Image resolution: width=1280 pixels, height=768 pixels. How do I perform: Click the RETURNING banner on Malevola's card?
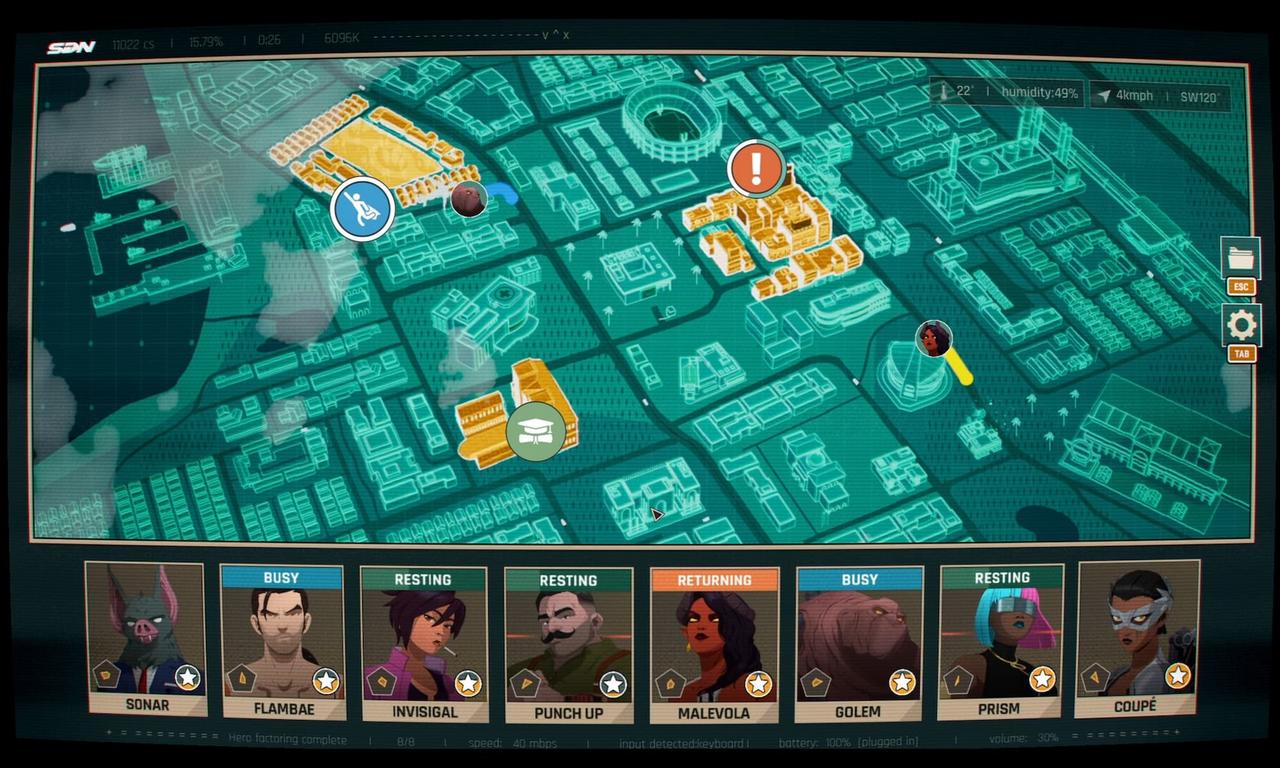click(714, 579)
